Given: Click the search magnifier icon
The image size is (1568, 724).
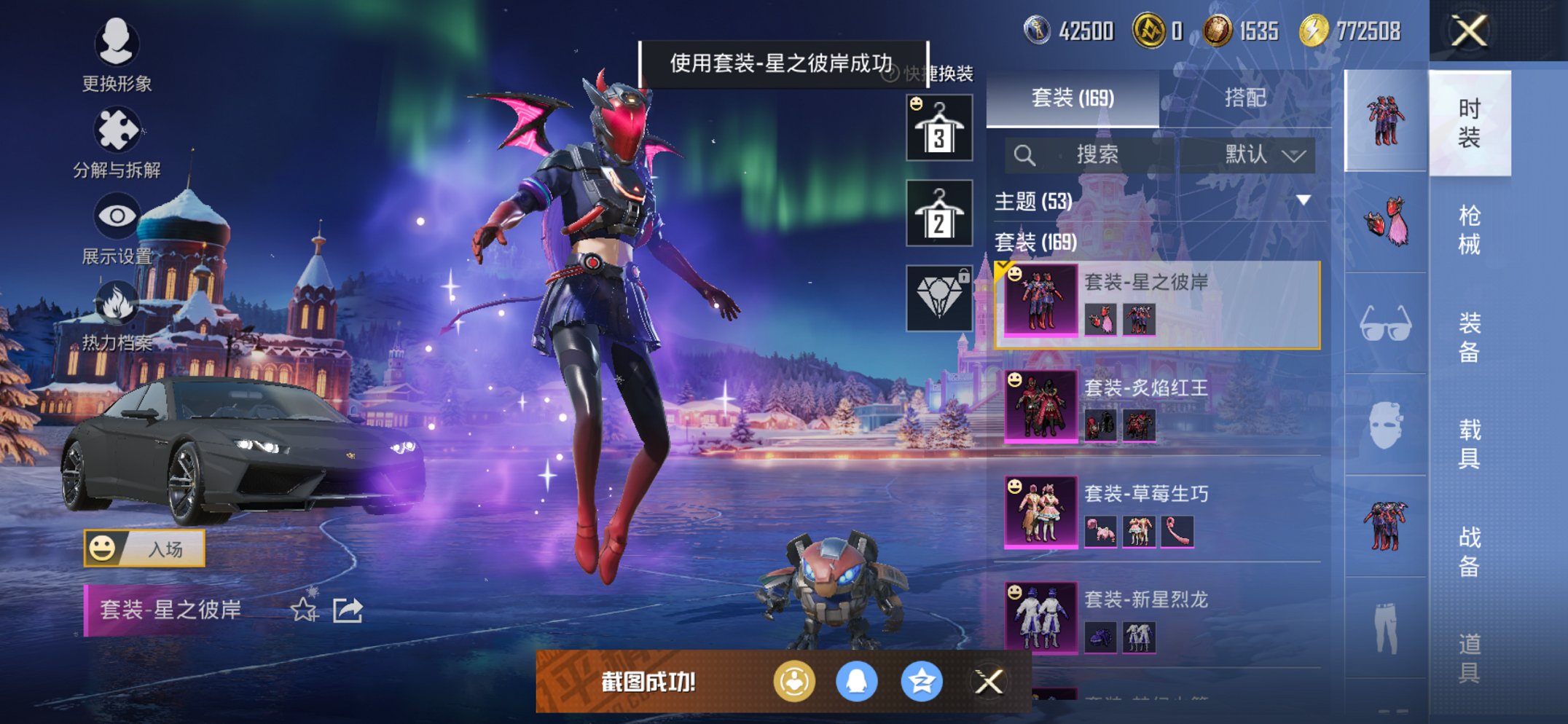Looking at the screenshot, I should point(1024,154).
